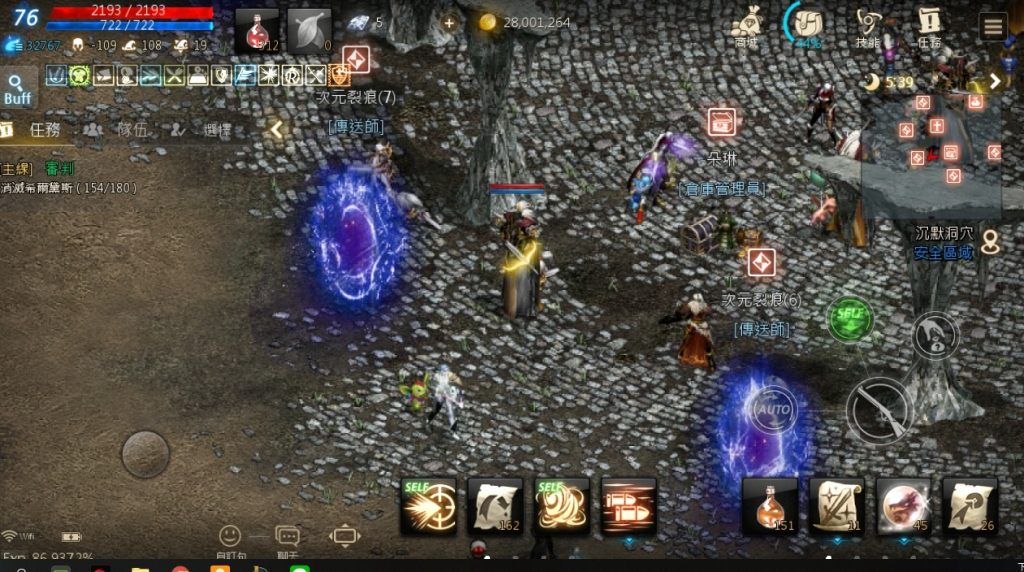Open the inventory bag showing 44%
Screen dimensions: 1024x572
[807, 25]
